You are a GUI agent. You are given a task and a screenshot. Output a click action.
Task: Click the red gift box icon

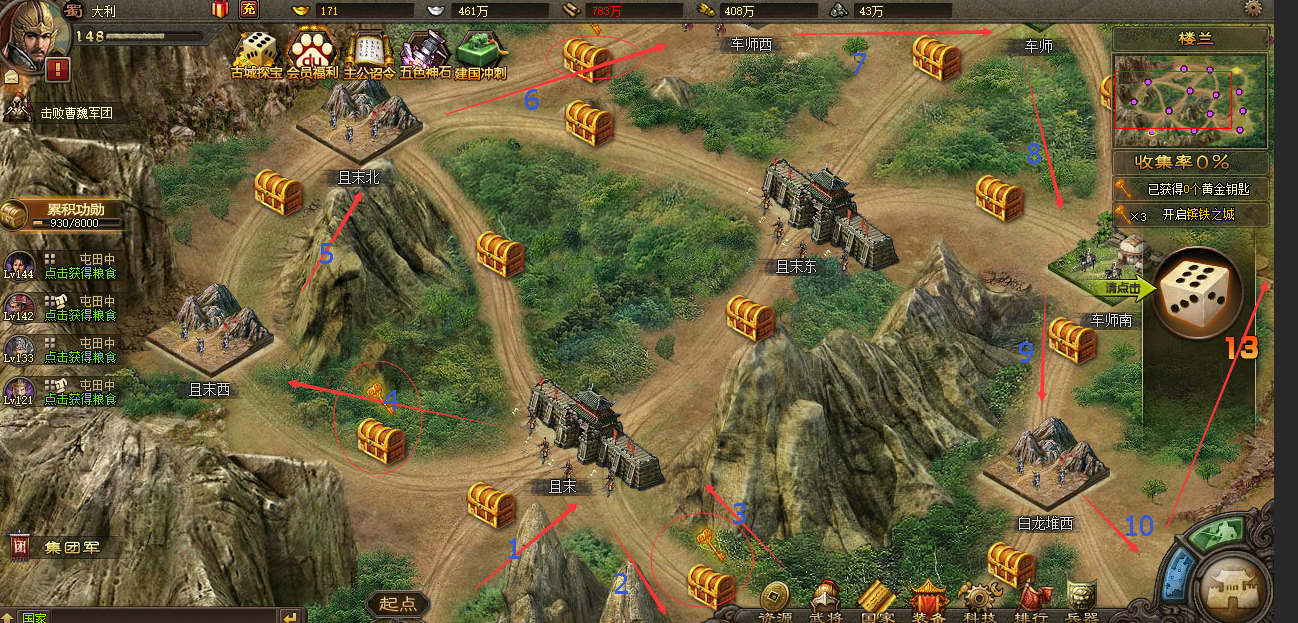coord(220,10)
